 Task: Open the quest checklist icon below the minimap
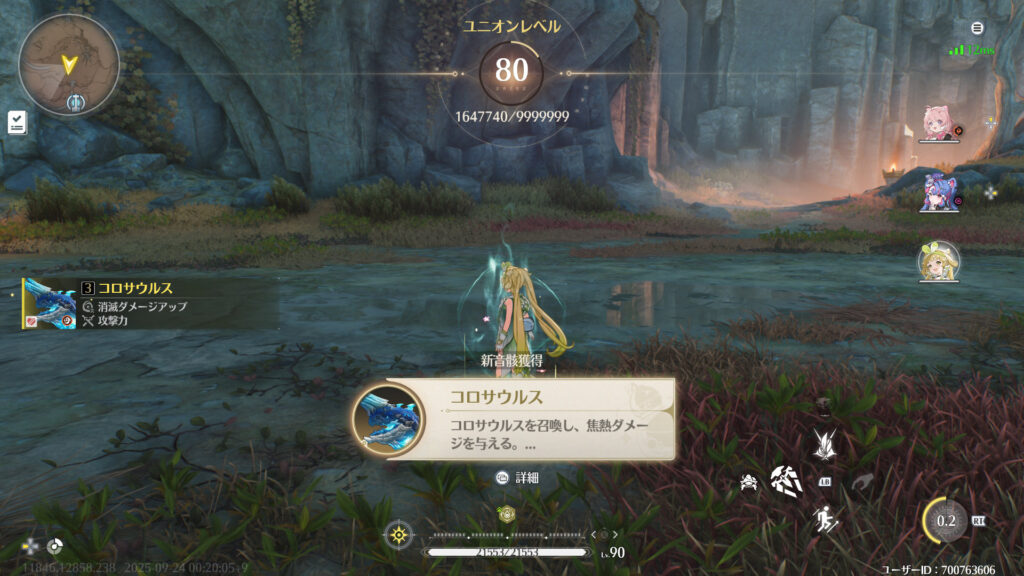point(17,122)
